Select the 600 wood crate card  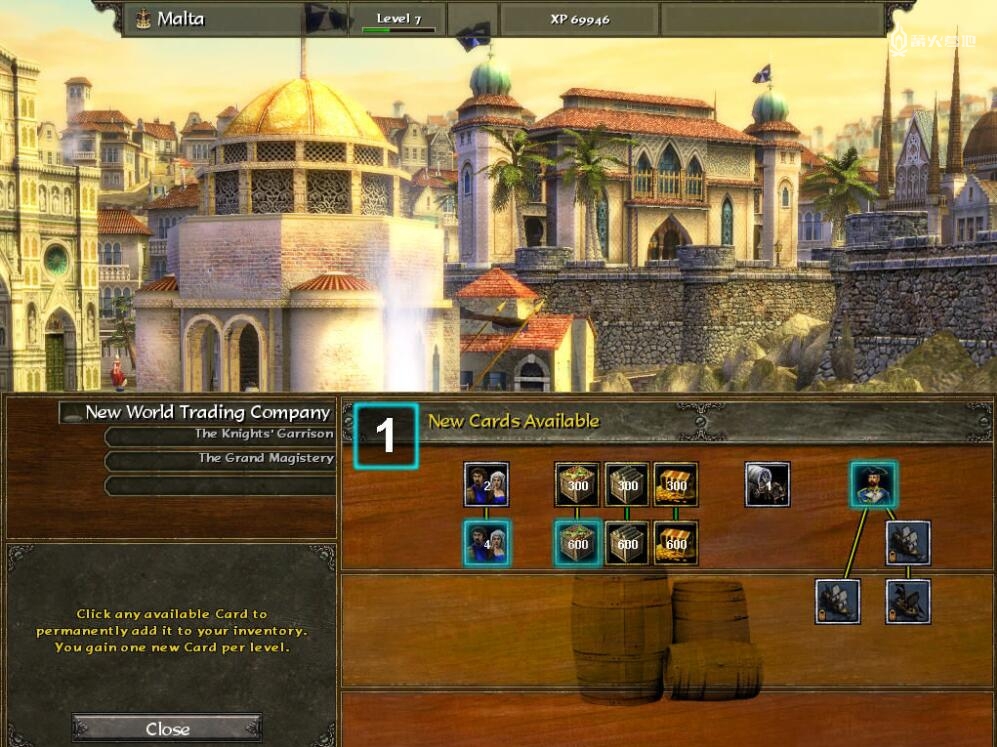627,543
